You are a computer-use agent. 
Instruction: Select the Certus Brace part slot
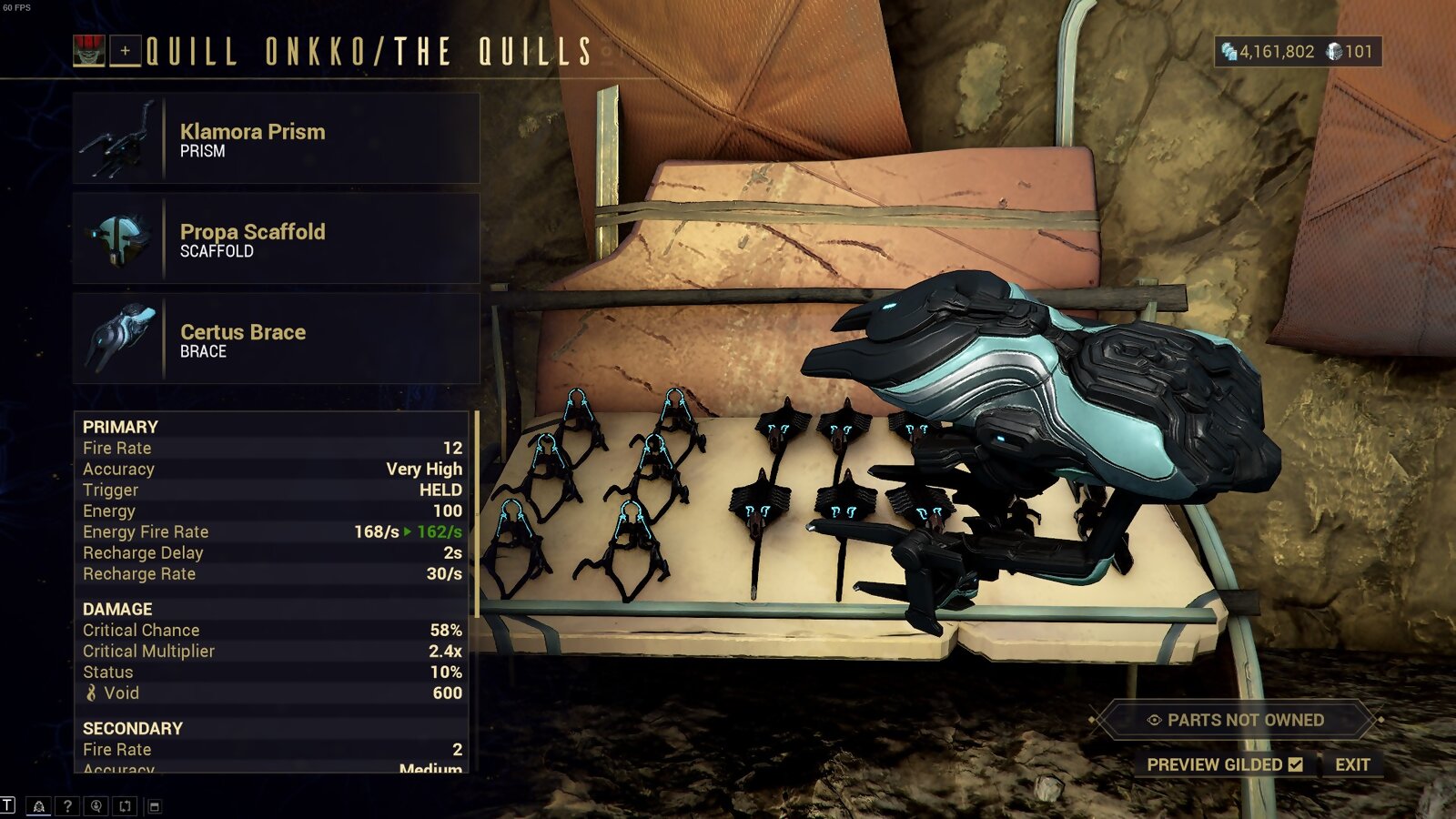(273, 339)
